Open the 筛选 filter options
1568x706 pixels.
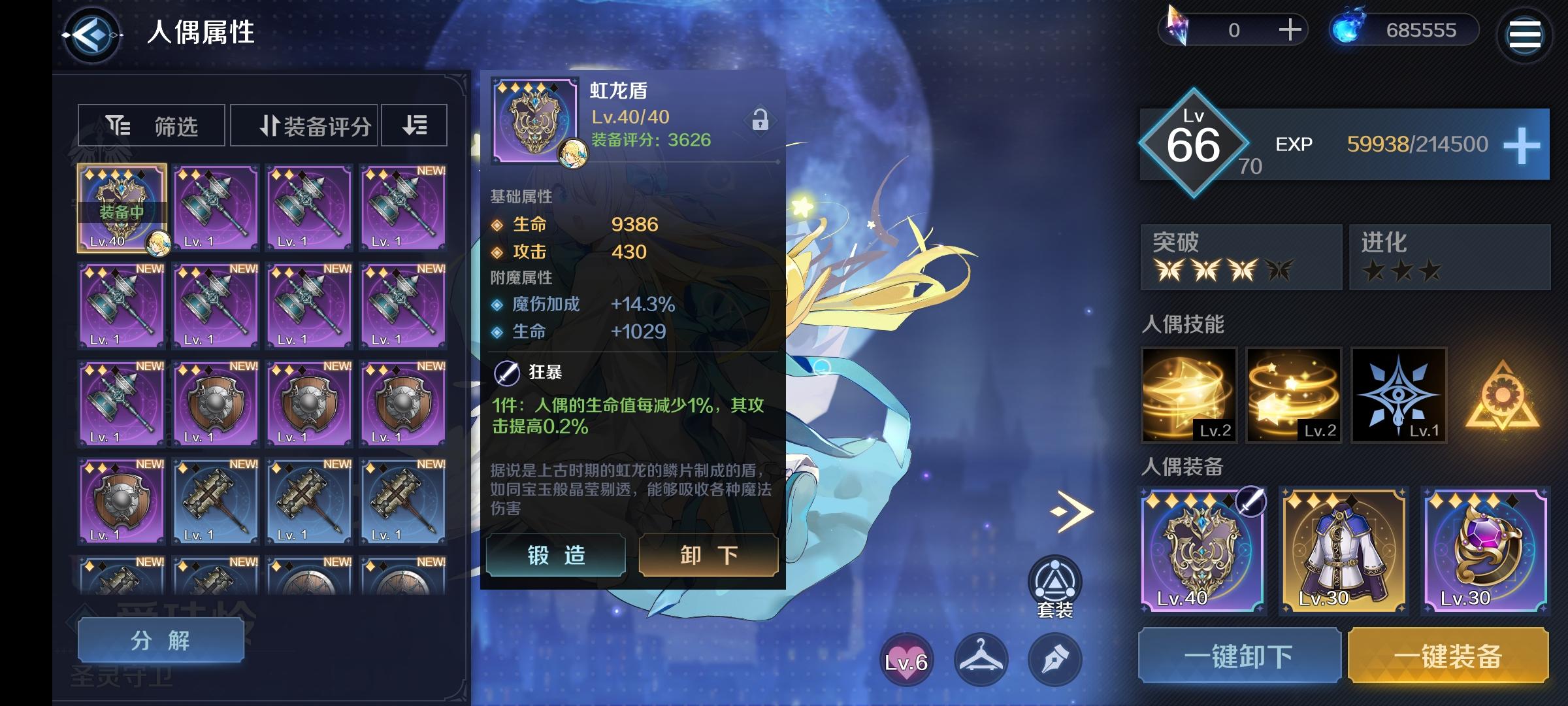[x=150, y=125]
